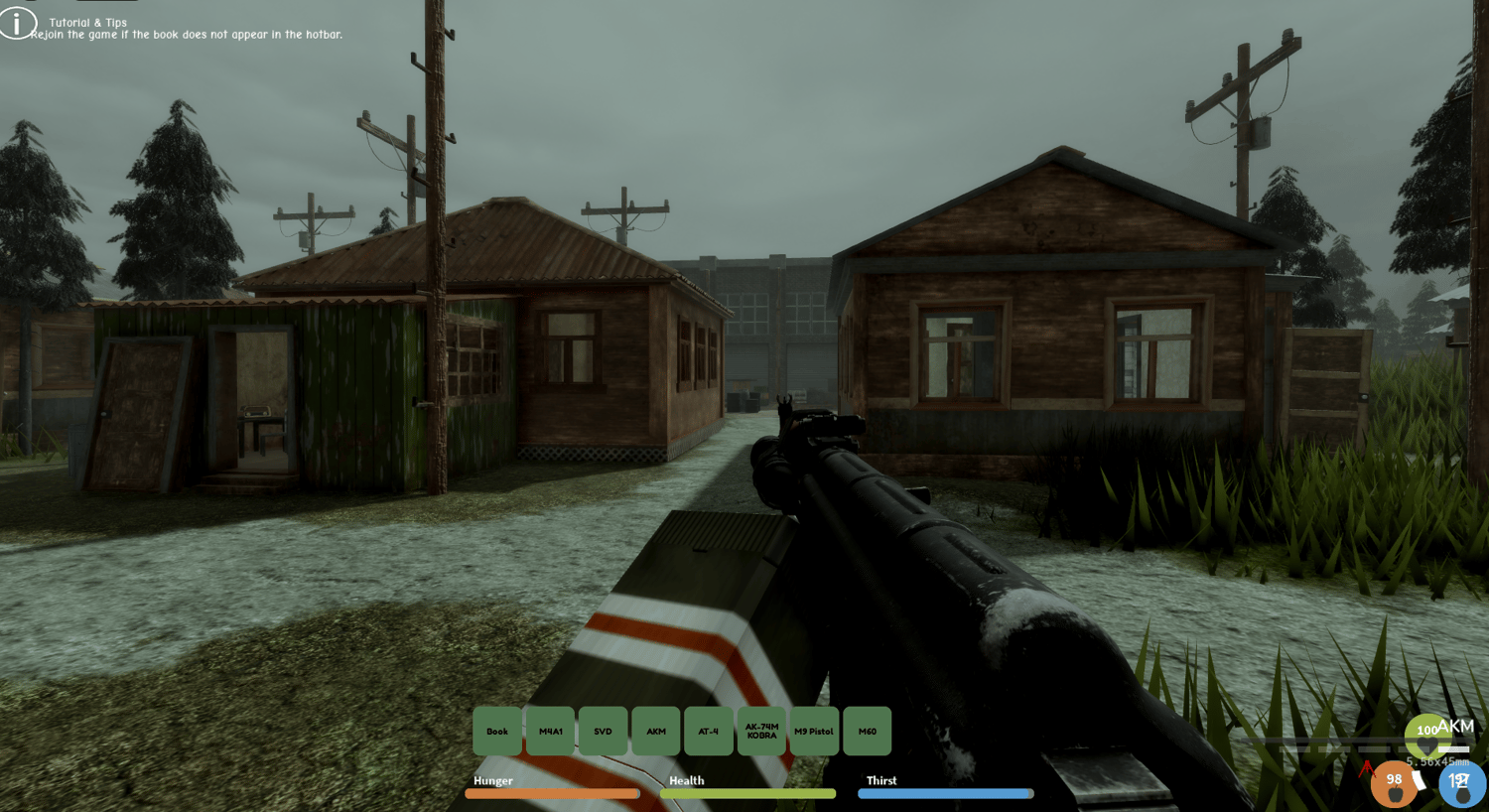The image size is (1489, 812).
Task: Equip the M9 Pistol from the hotbar
Action: pyautogui.click(x=814, y=731)
